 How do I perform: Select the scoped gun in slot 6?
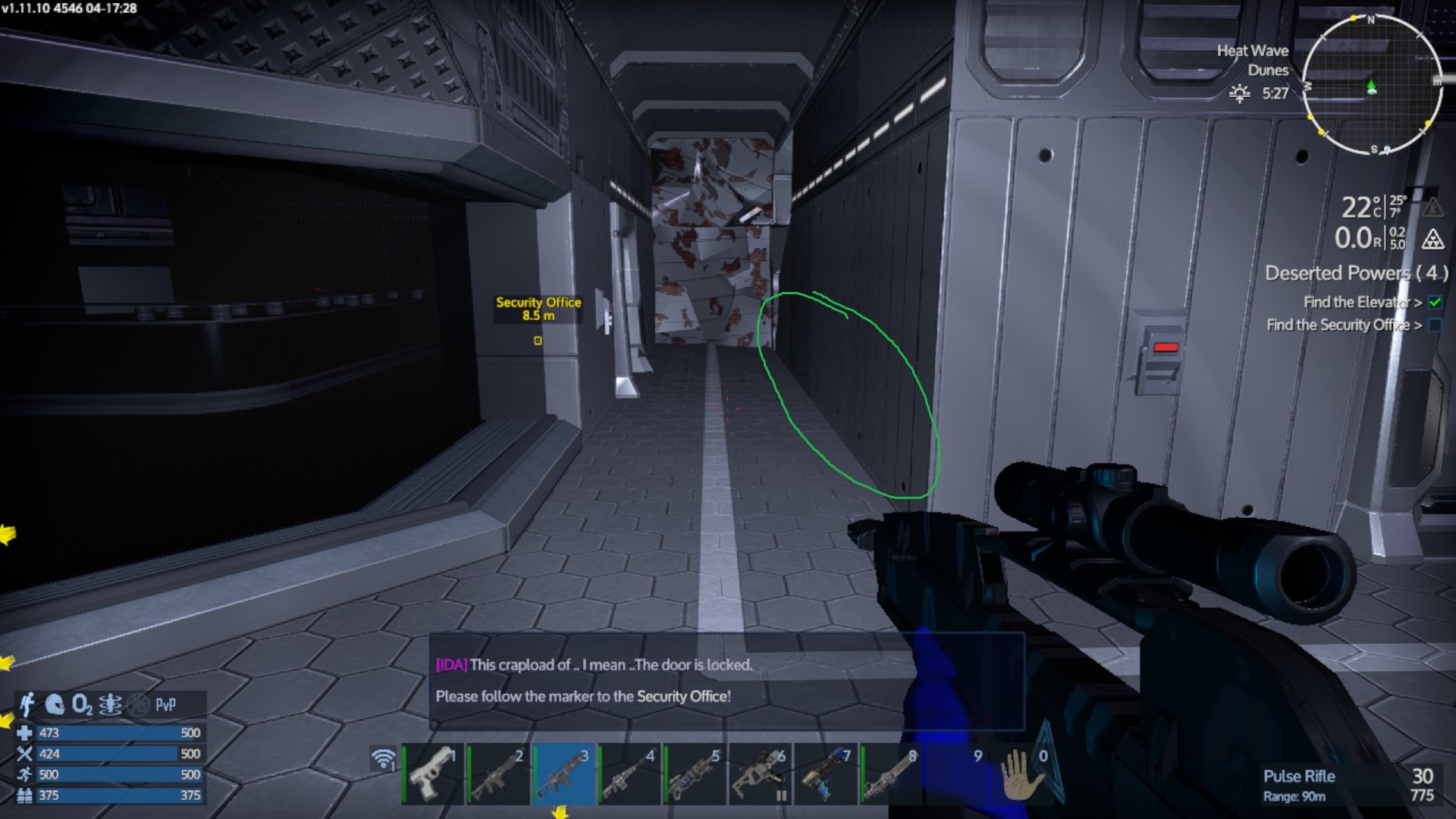coord(760,773)
